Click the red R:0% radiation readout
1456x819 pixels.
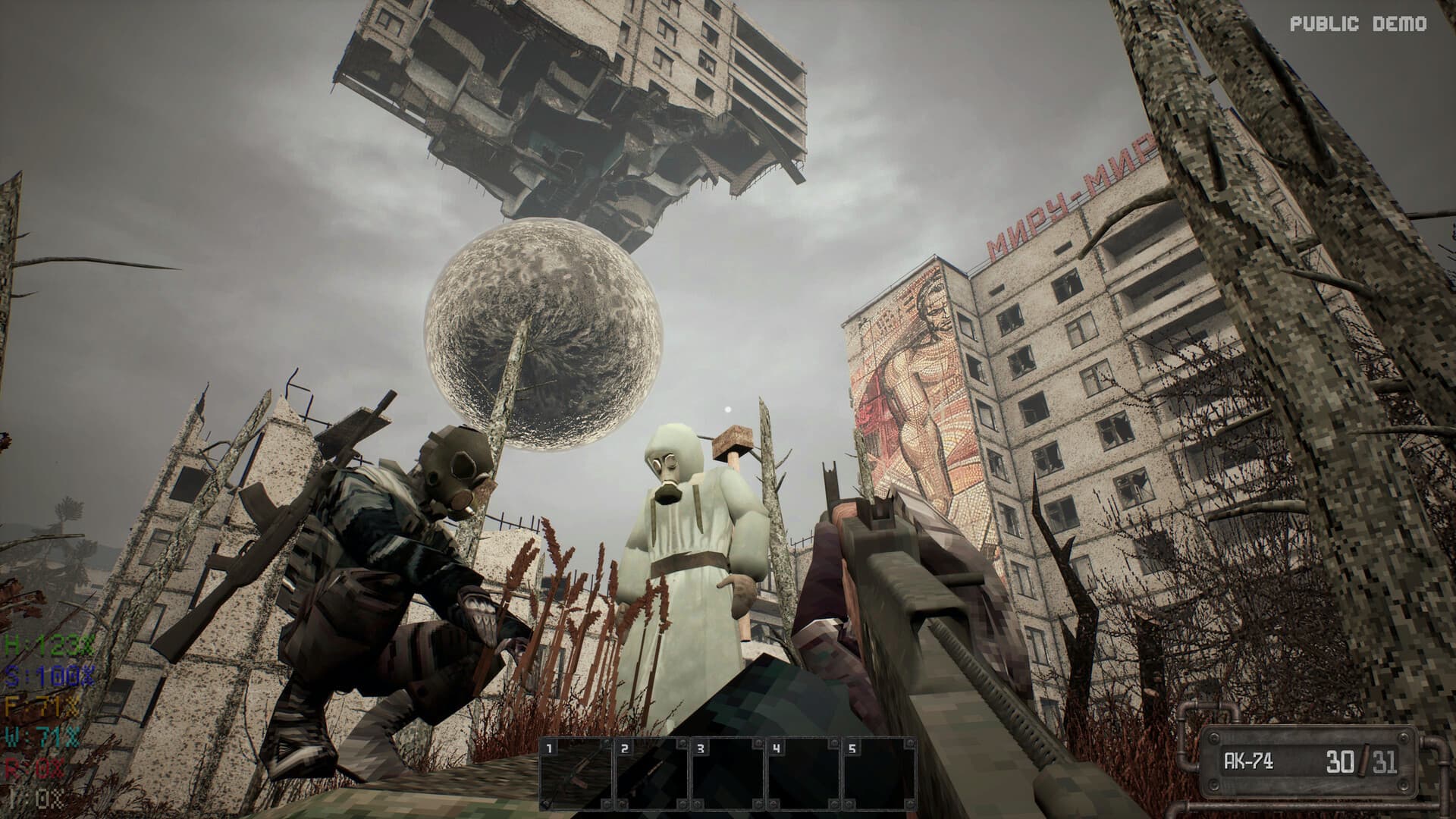pyautogui.click(x=36, y=766)
